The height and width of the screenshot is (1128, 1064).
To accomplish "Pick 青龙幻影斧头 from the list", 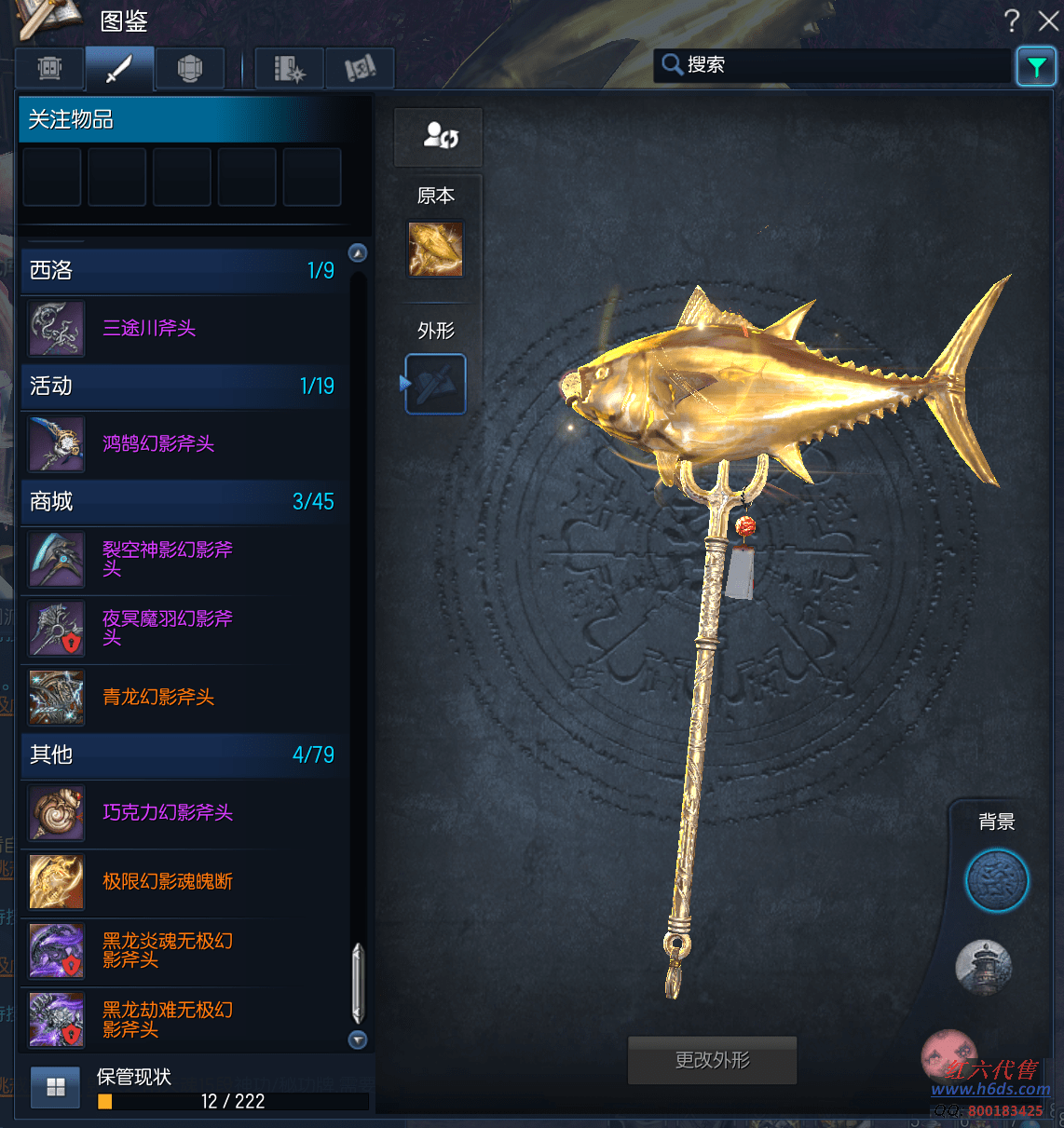I will point(158,697).
